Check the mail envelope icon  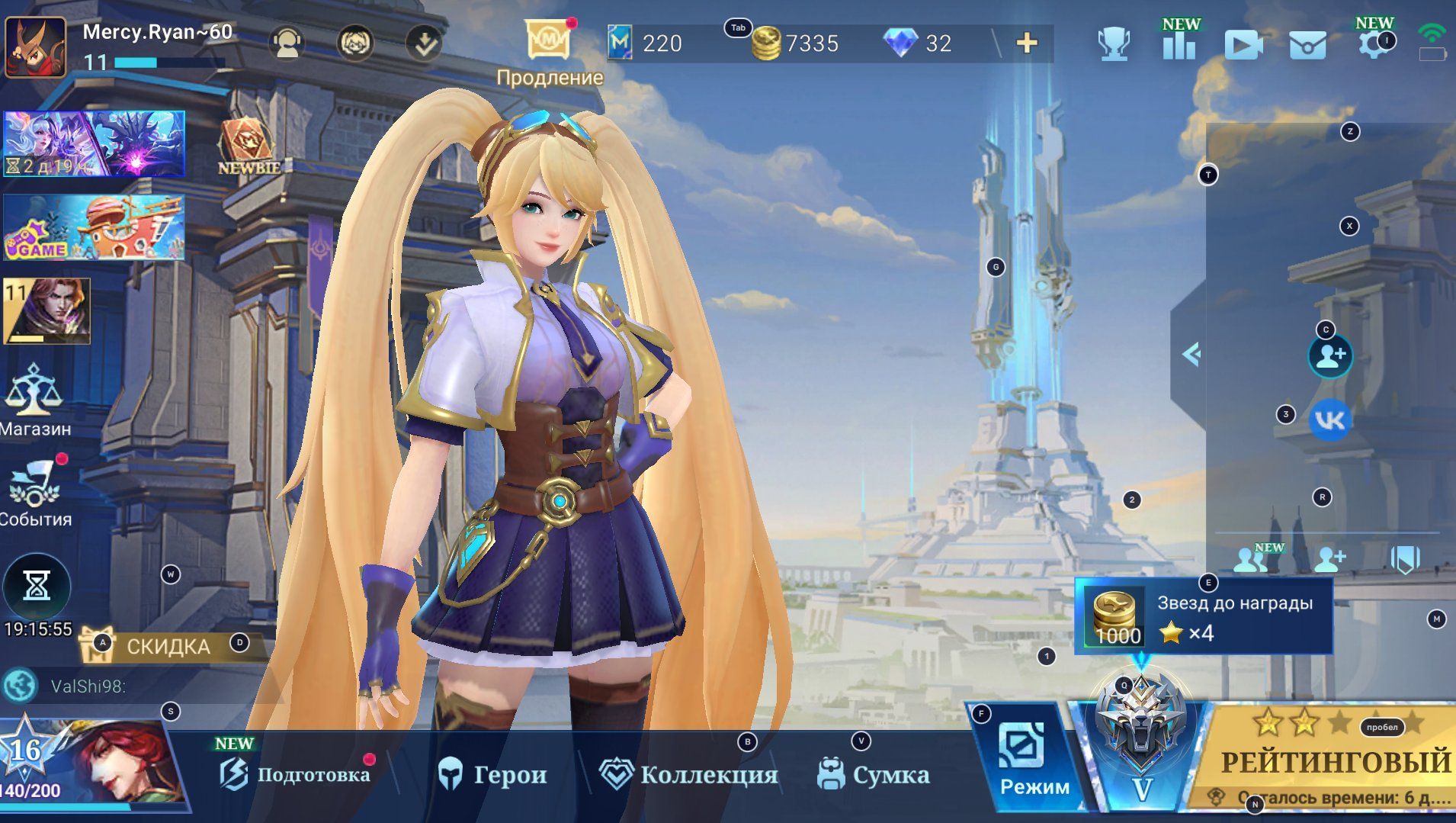pyautogui.click(x=1307, y=45)
